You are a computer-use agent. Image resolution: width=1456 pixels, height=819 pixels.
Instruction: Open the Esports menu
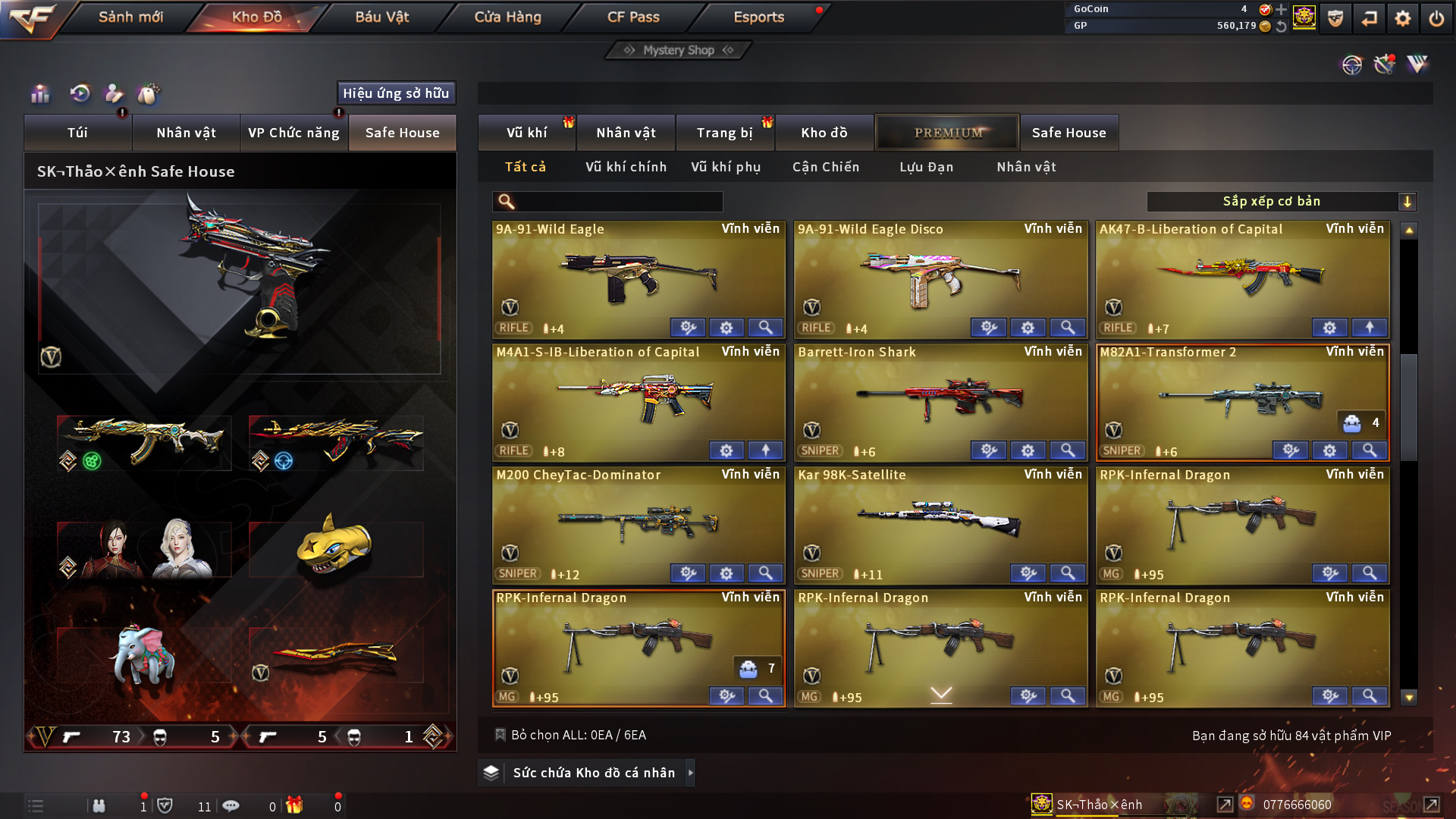coord(758,17)
